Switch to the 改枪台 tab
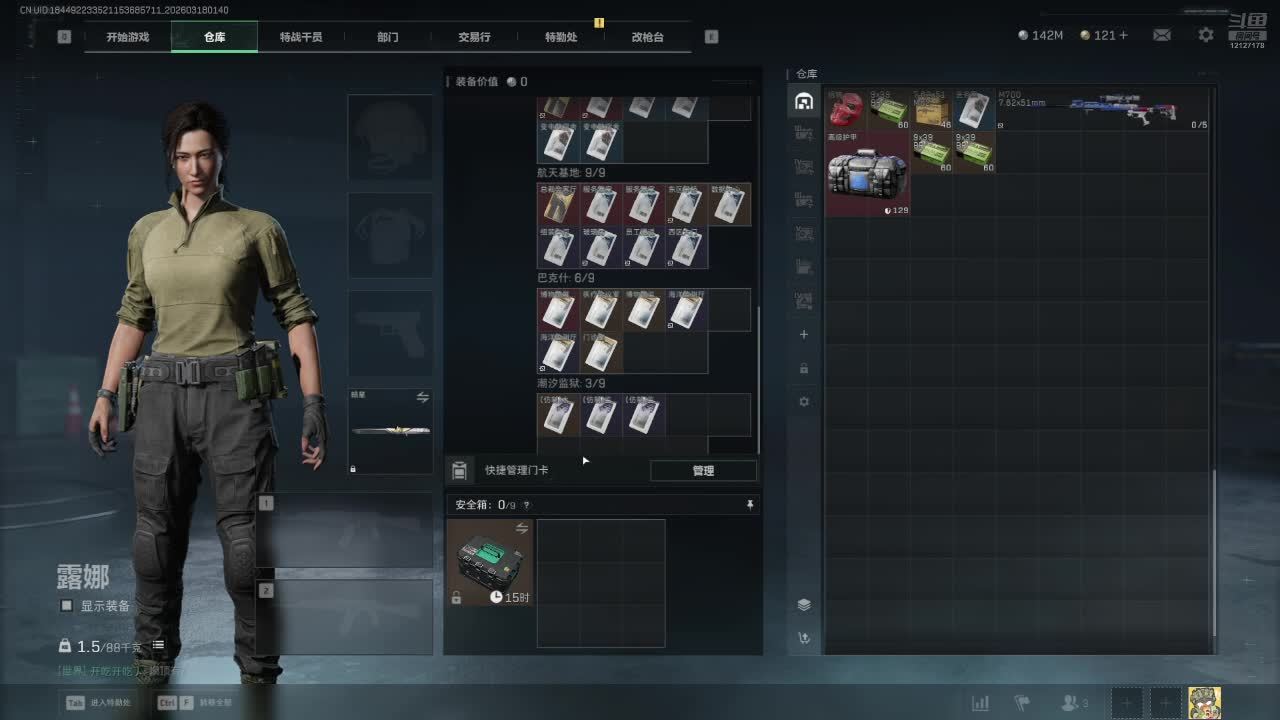 [x=647, y=37]
